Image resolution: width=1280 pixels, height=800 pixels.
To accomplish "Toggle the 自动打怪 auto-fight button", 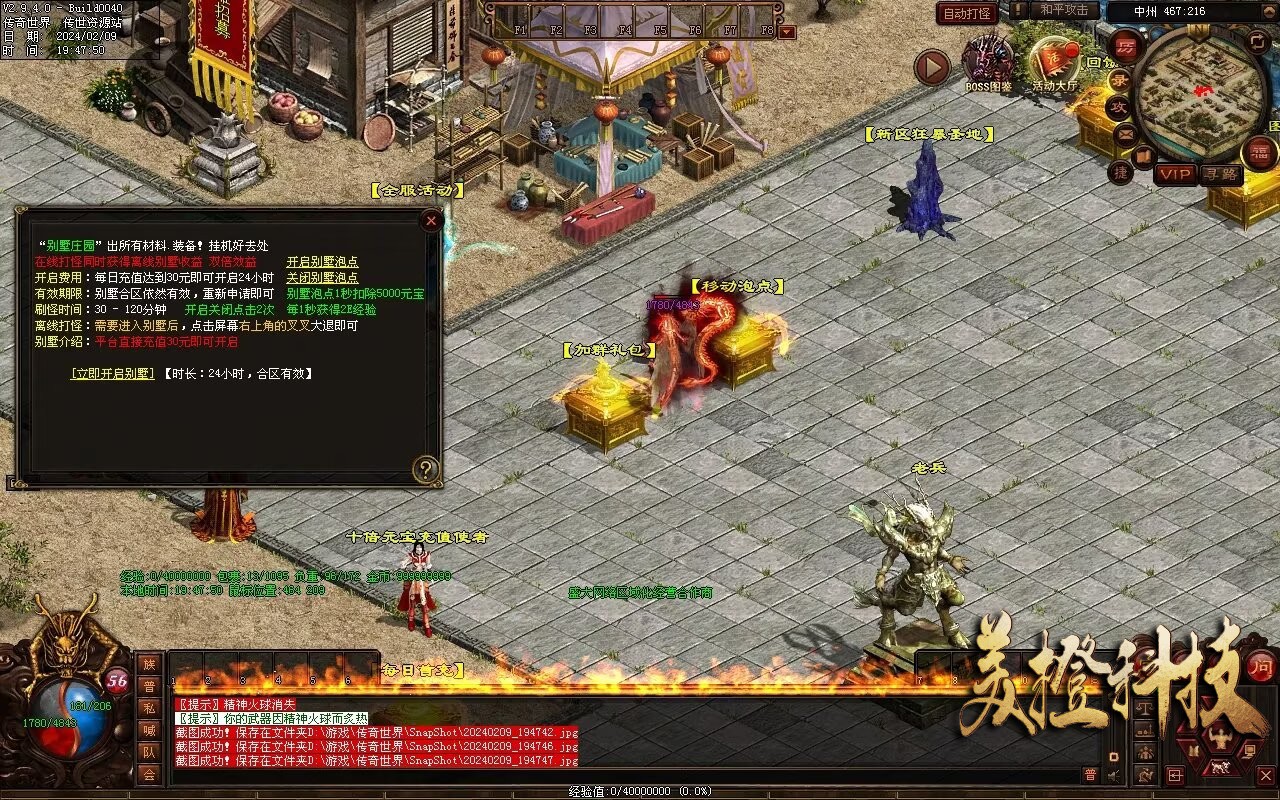I will (x=967, y=13).
